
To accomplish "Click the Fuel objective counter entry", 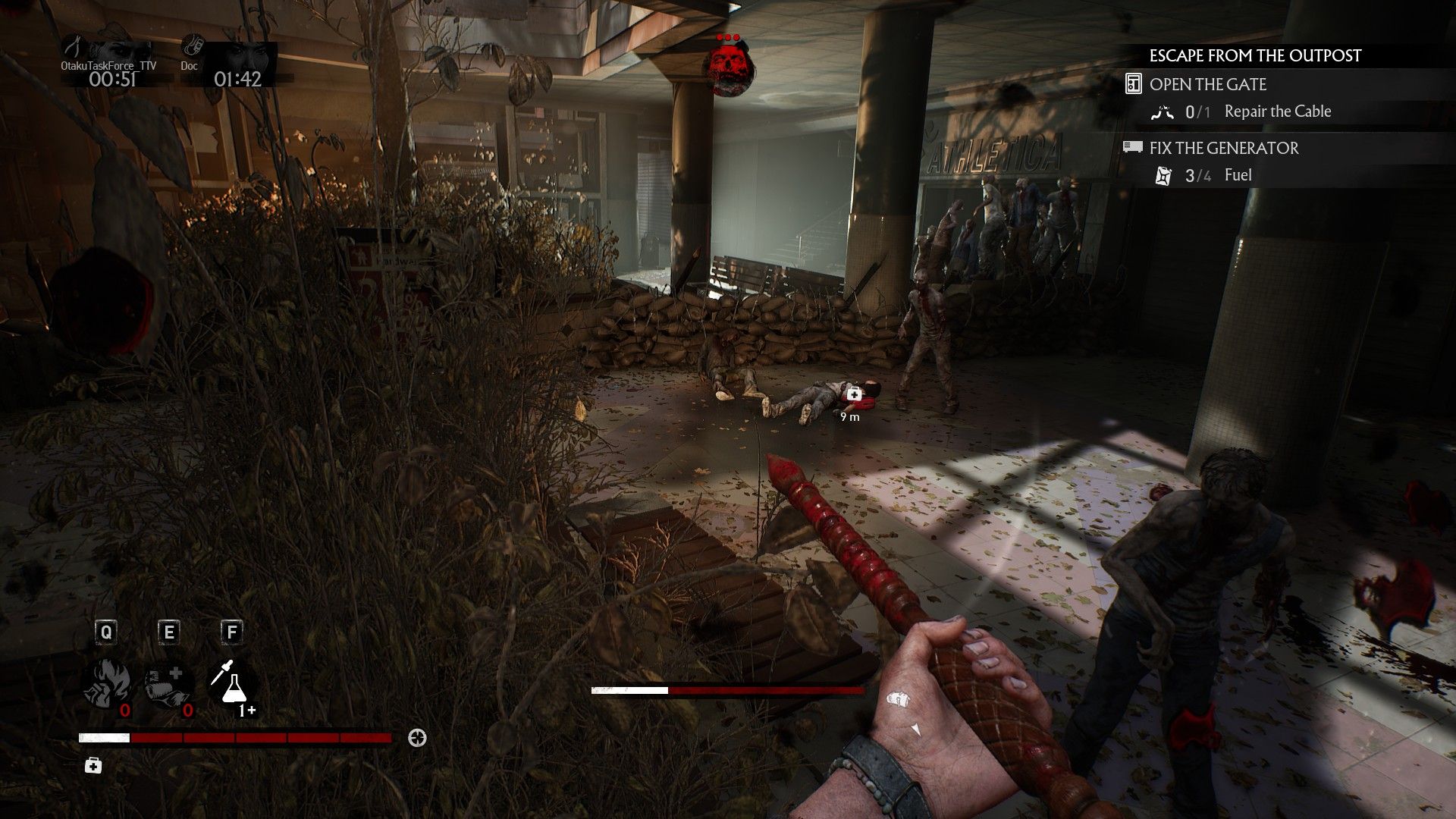I will 1238,175.
